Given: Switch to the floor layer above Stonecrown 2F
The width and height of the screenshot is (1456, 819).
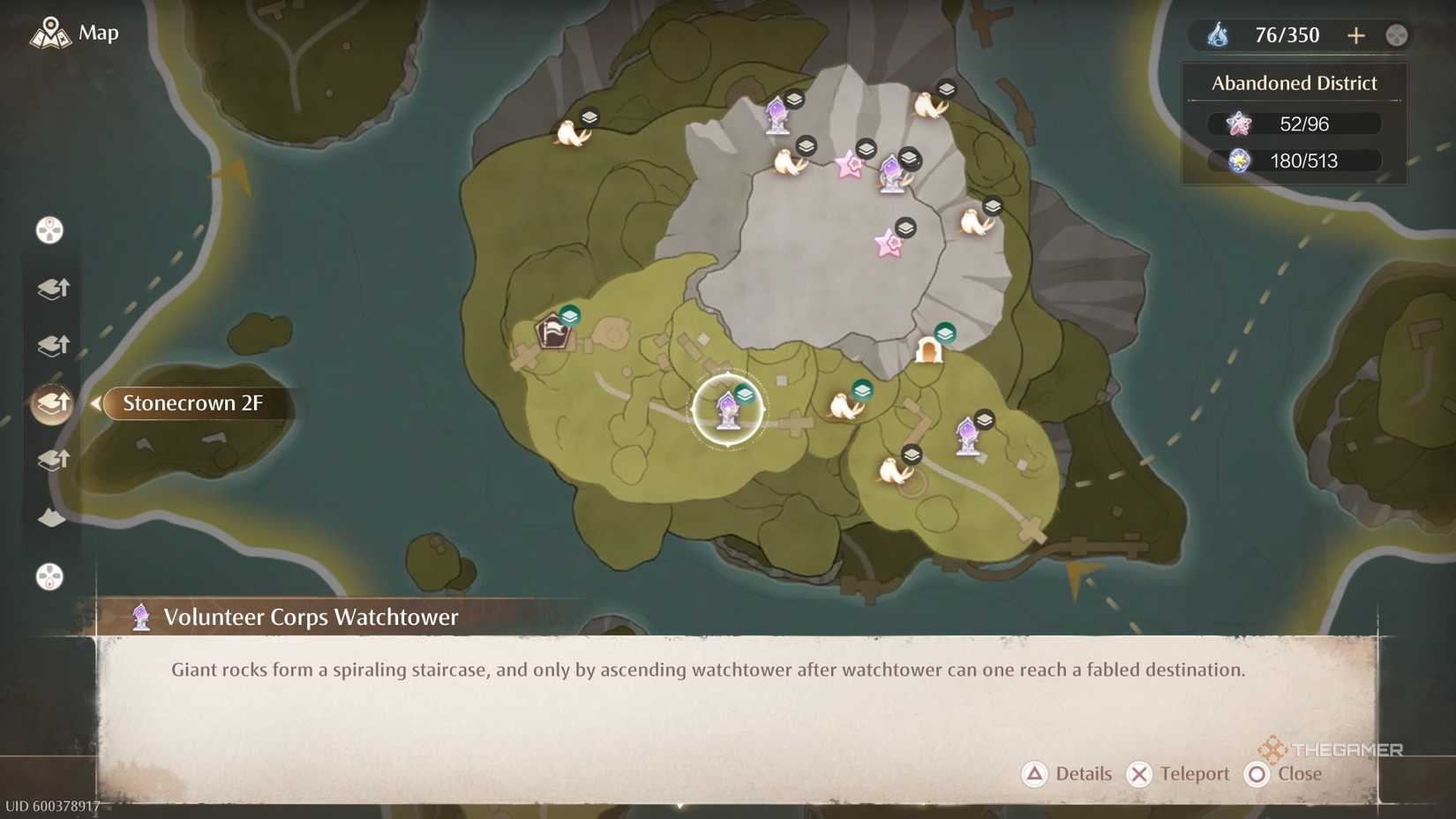Looking at the screenshot, I should pyautogui.click(x=52, y=346).
